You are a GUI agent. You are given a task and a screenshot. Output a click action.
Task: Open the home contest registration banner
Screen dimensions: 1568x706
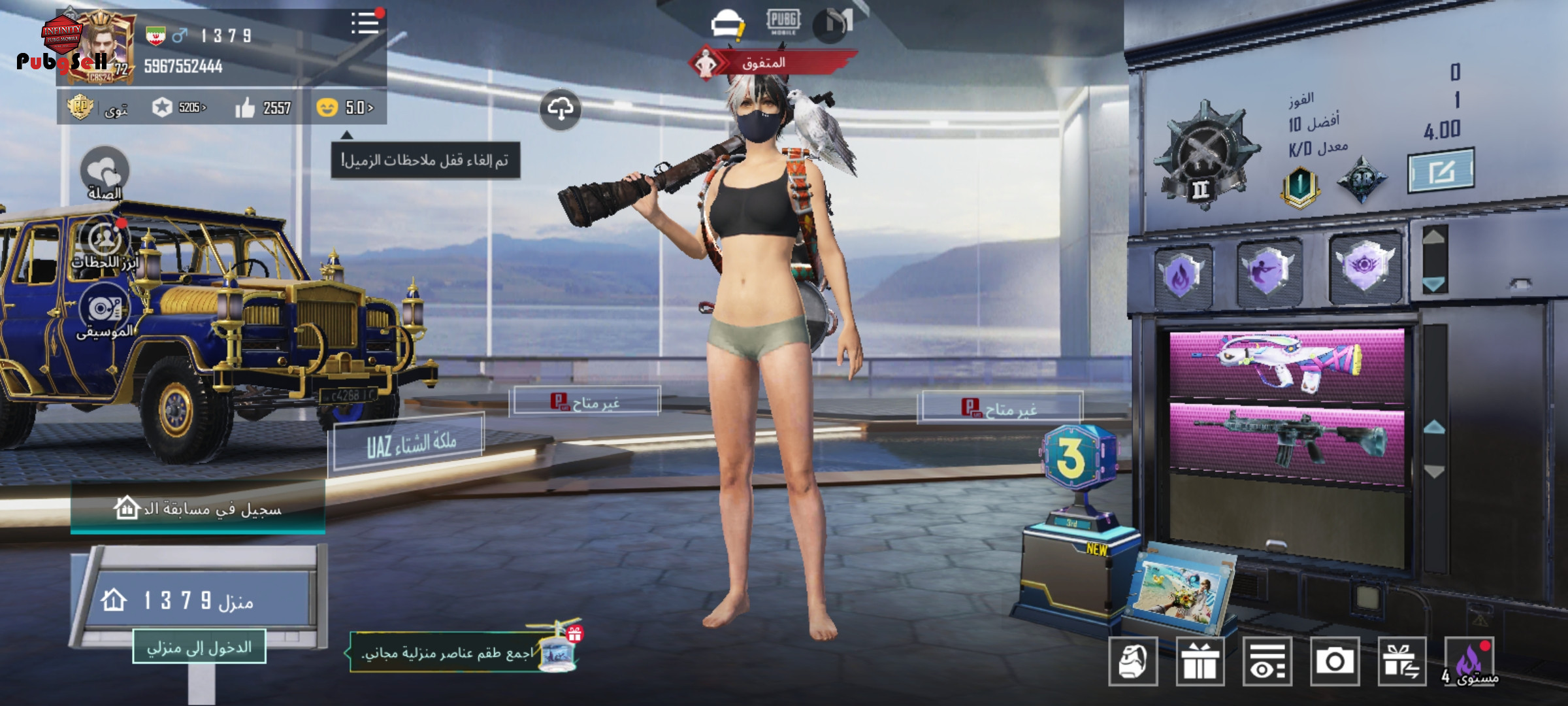[x=197, y=508]
